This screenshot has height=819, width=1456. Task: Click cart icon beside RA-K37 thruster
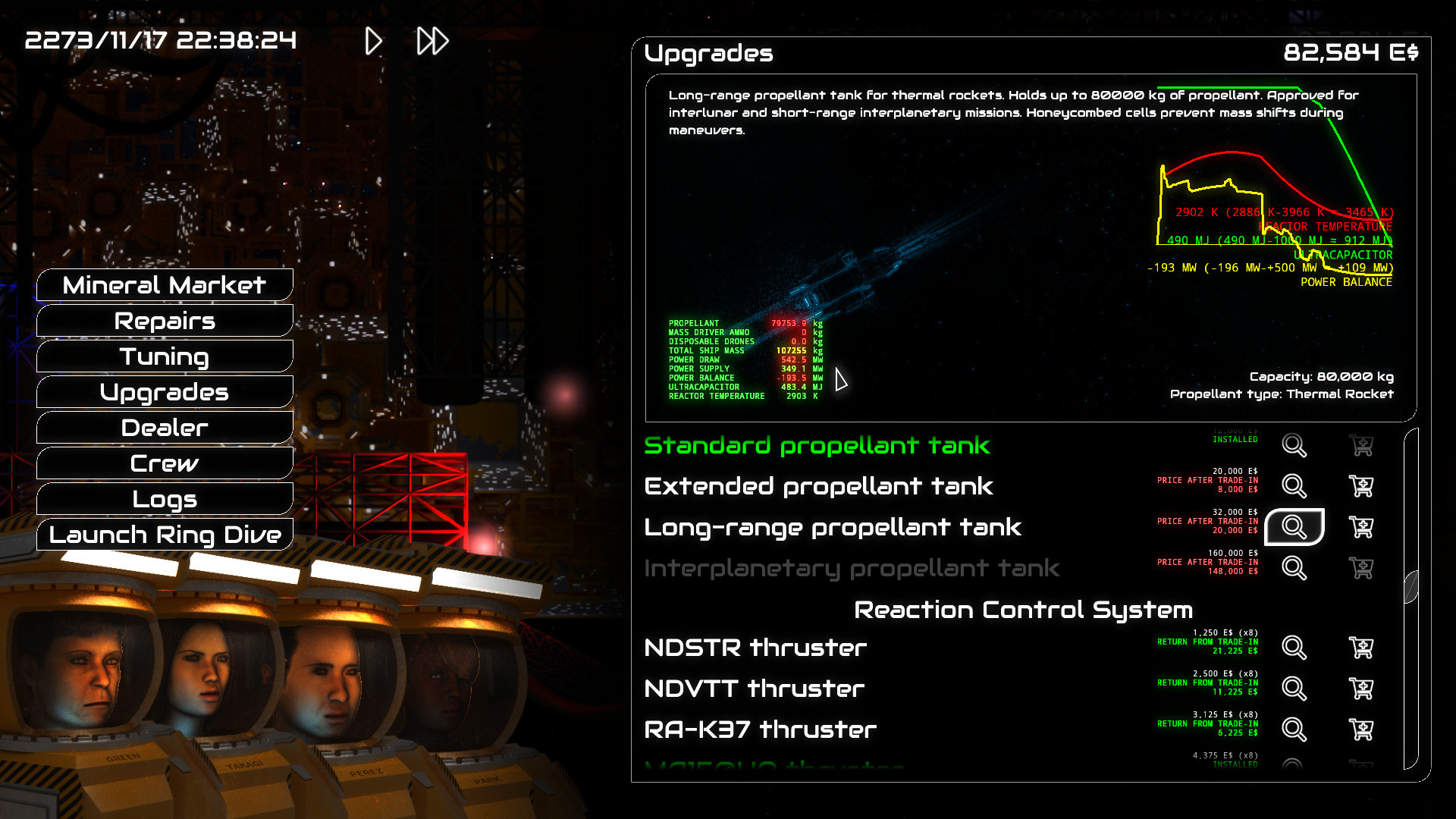pos(1361,730)
